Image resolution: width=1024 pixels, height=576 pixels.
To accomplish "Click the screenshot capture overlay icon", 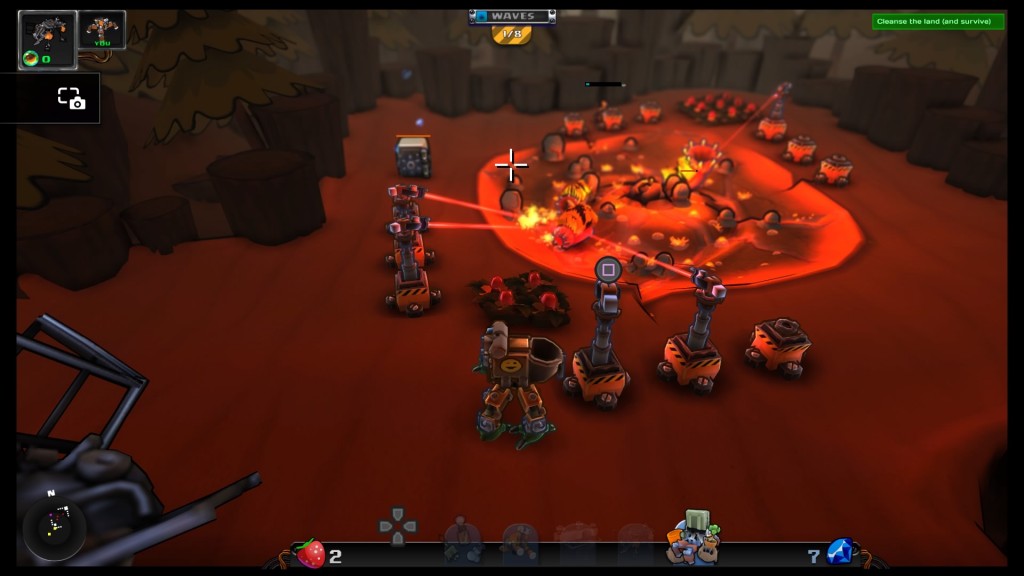I will coord(70,98).
